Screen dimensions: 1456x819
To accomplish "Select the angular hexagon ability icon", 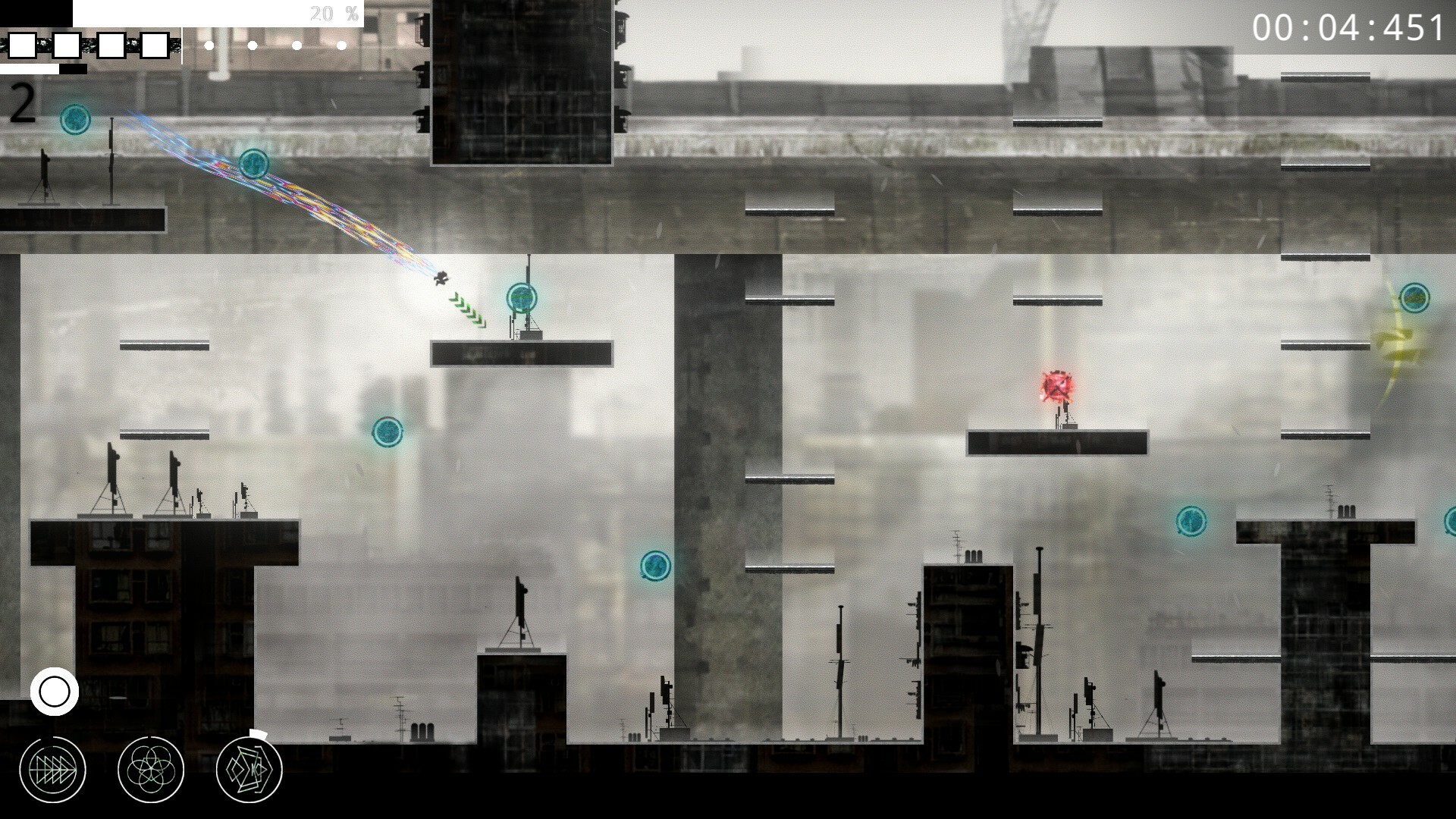I will (x=249, y=768).
